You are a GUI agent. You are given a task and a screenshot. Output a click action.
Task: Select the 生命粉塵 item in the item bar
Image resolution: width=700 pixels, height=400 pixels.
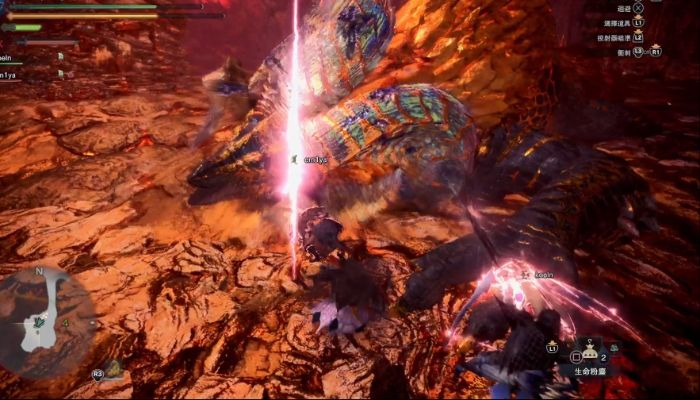pyautogui.click(x=591, y=352)
